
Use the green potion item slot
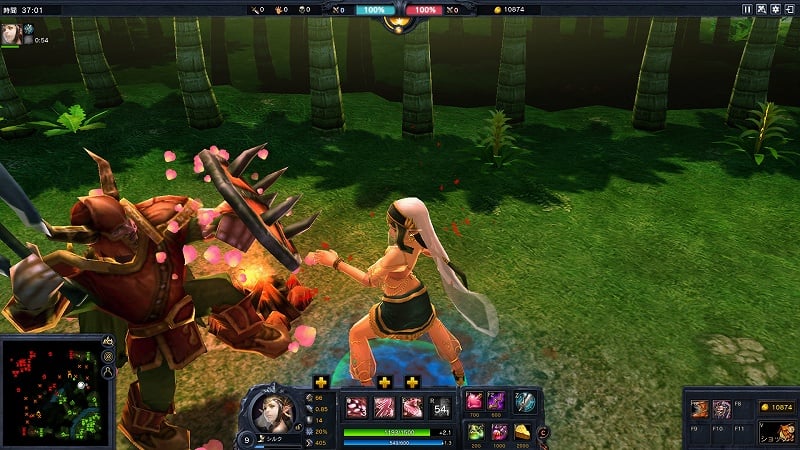[x=475, y=431]
